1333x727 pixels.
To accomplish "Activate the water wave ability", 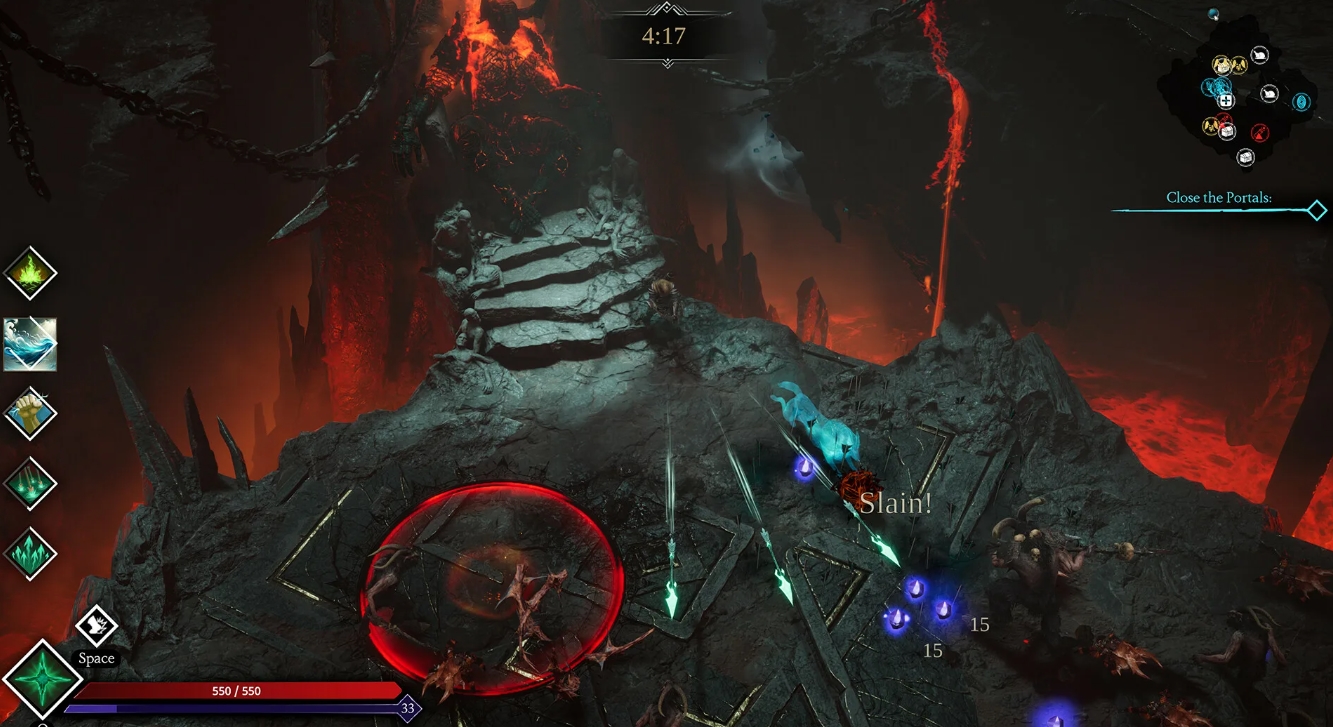I will 30,343.
